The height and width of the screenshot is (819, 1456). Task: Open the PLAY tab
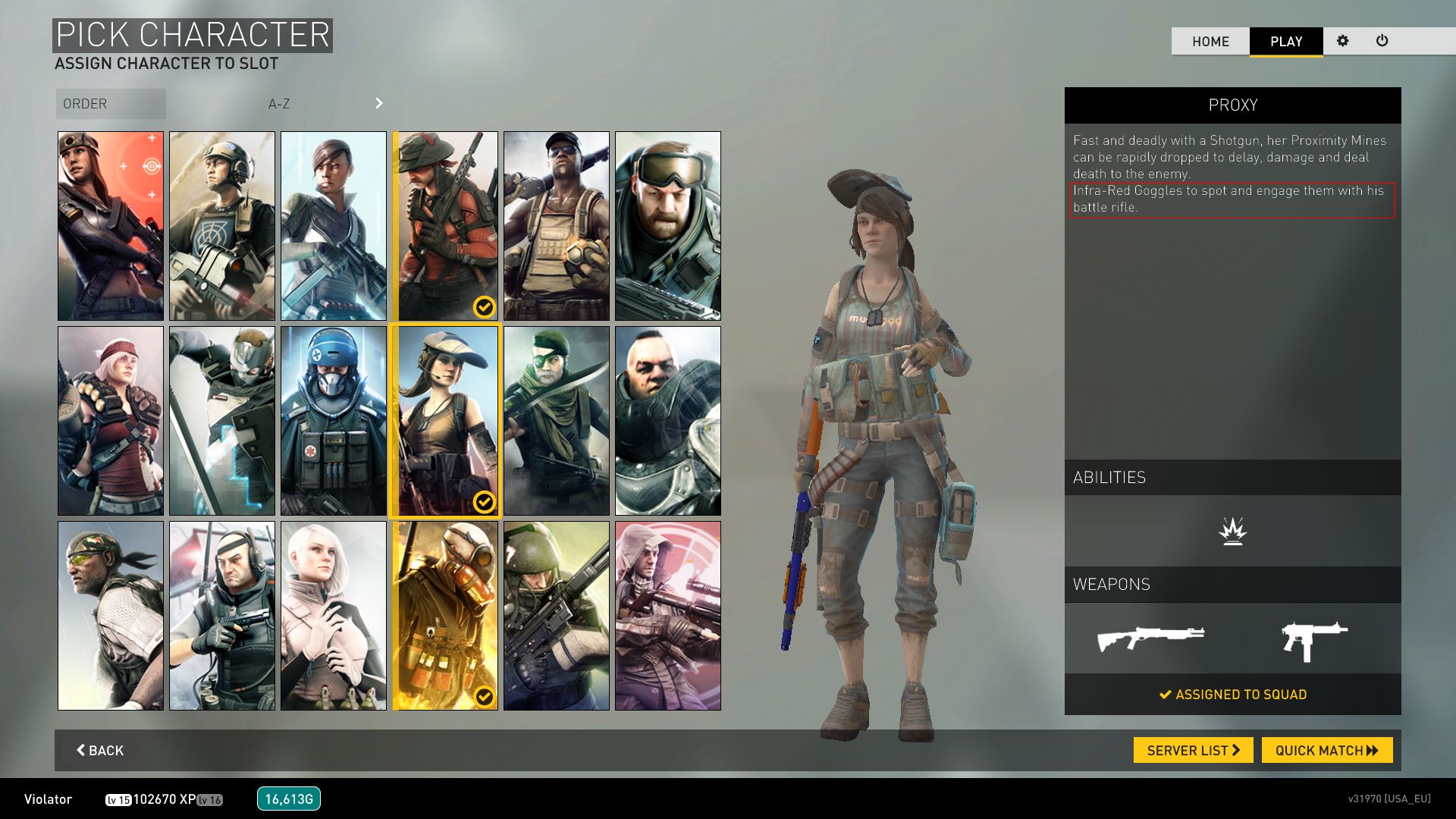1286,42
